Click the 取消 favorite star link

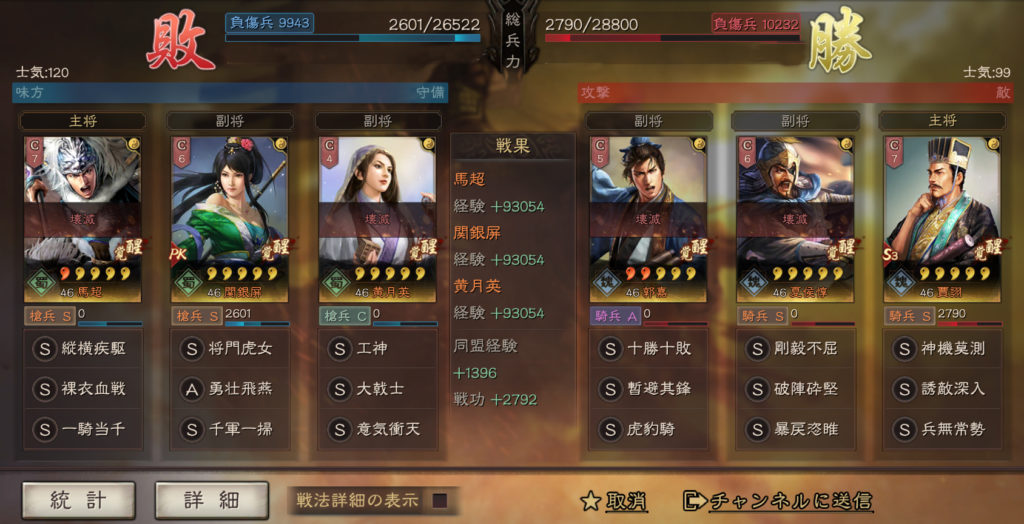click(x=614, y=501)
